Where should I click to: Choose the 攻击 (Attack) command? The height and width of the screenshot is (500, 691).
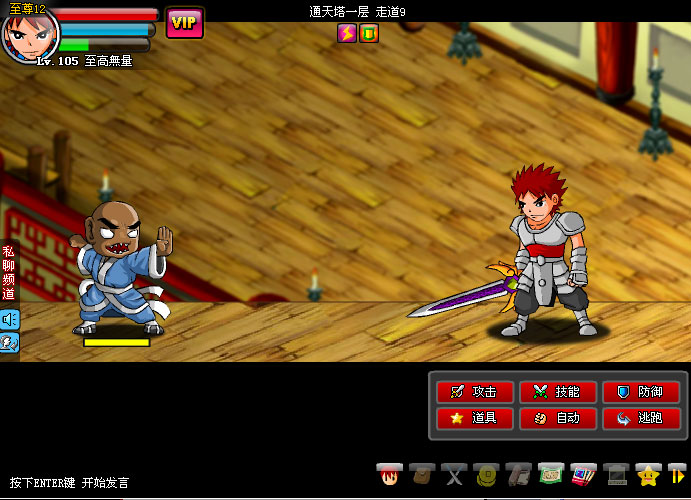click(474, 392)
